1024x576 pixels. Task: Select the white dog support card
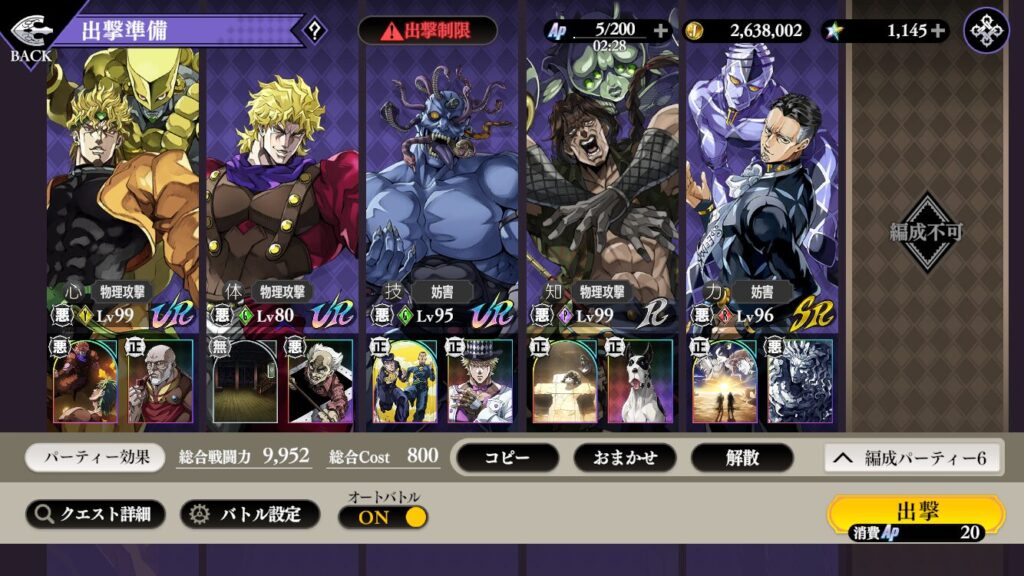[641, 381]
